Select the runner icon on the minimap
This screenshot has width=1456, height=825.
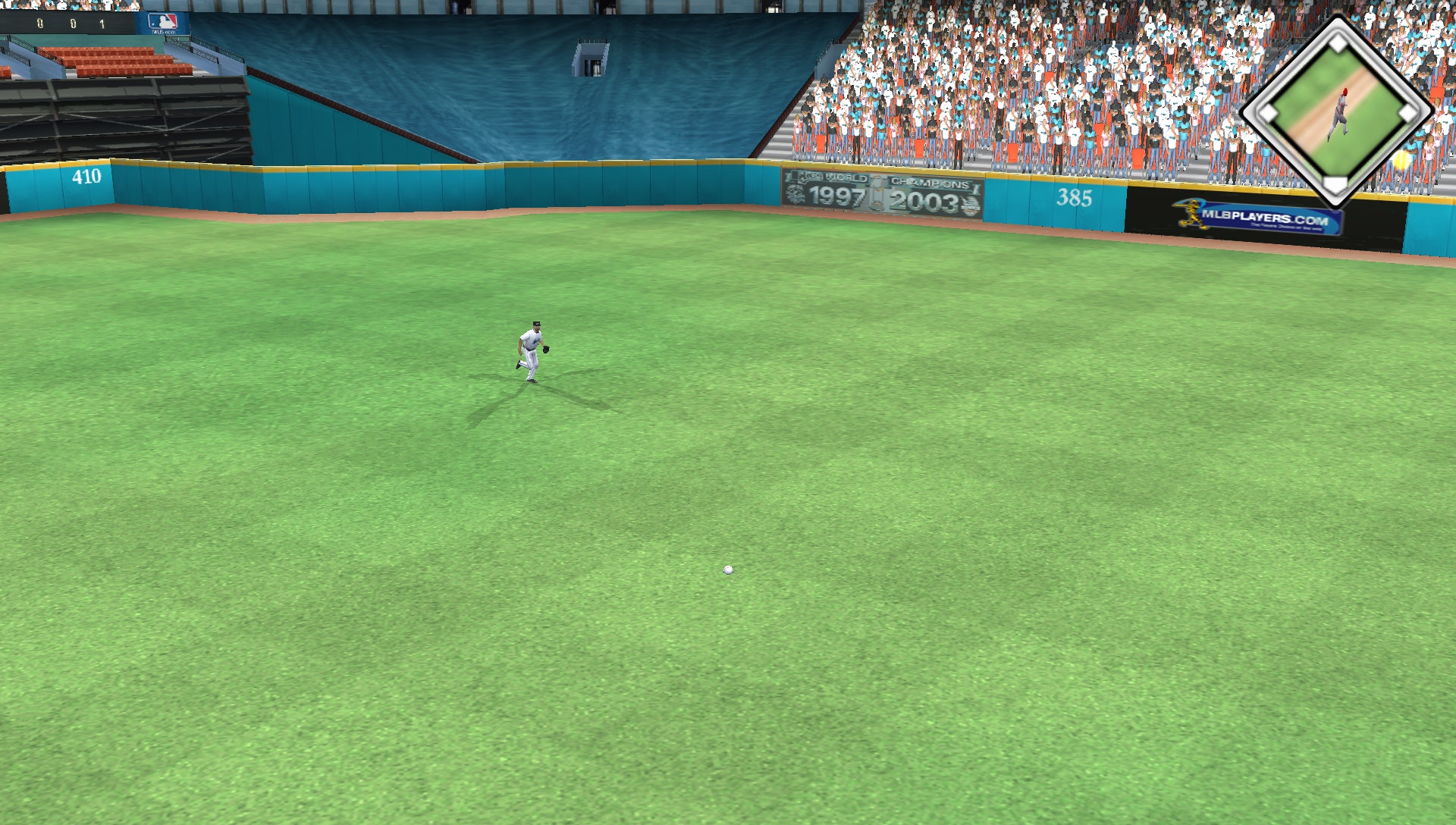pos(1341,111)
